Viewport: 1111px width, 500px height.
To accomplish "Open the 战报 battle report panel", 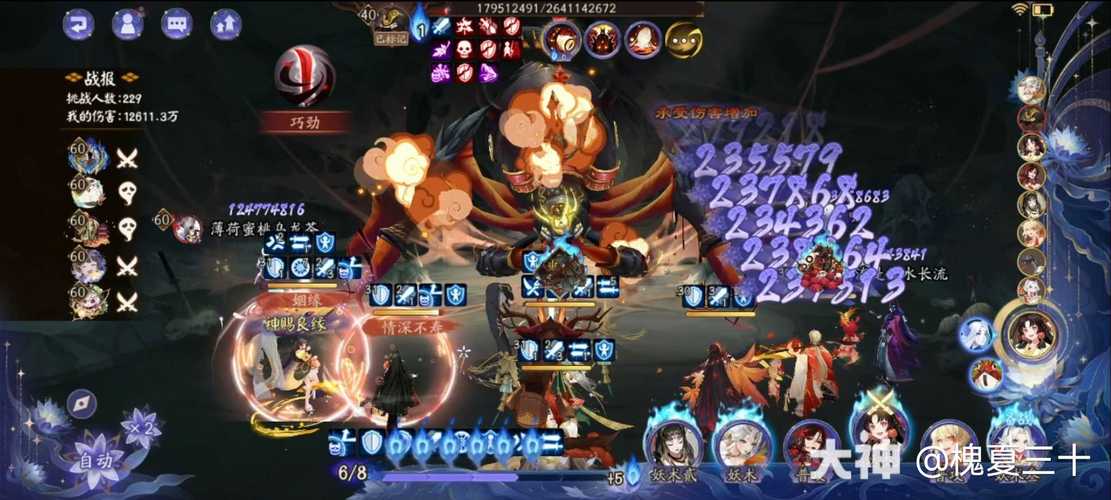I will (x=99, y=78).
